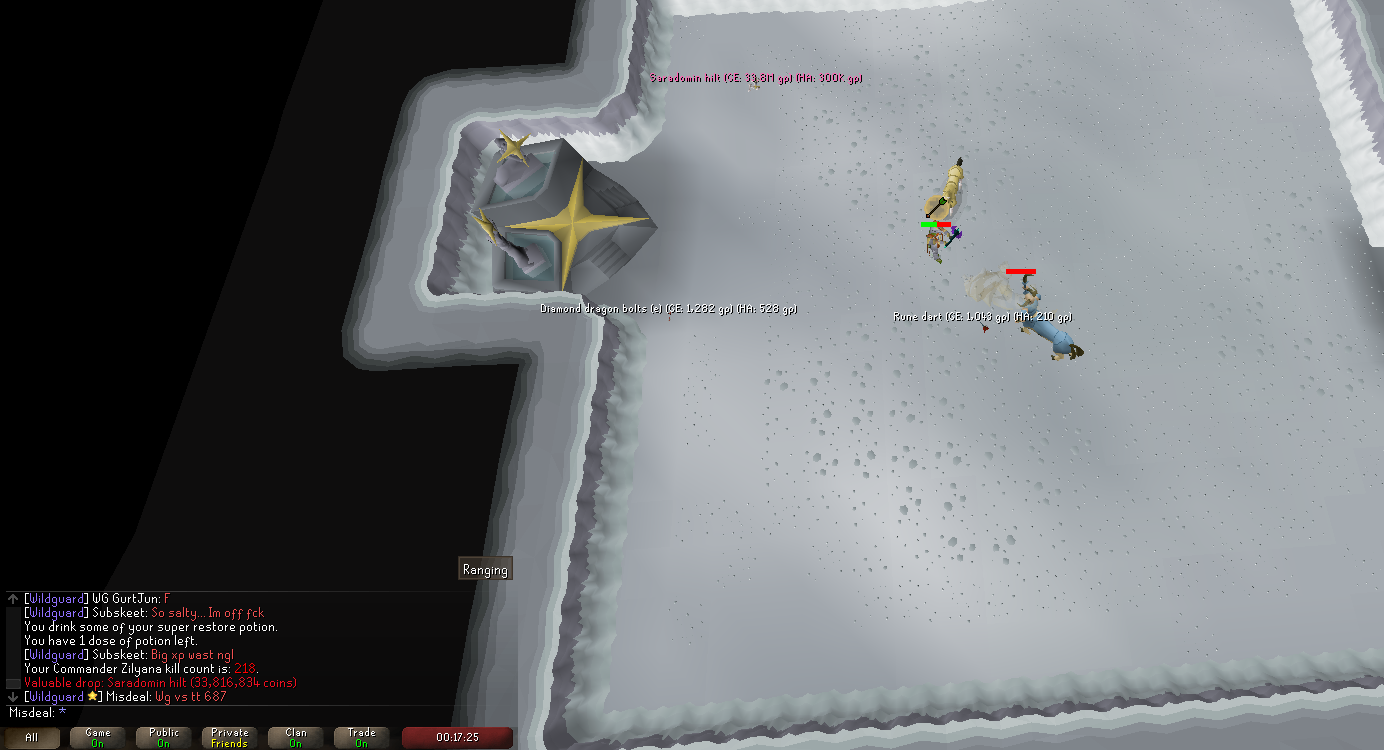Toggle the Clan chat filter
The width and height of the screenshot is (1384, 750).
click(296, 738)
